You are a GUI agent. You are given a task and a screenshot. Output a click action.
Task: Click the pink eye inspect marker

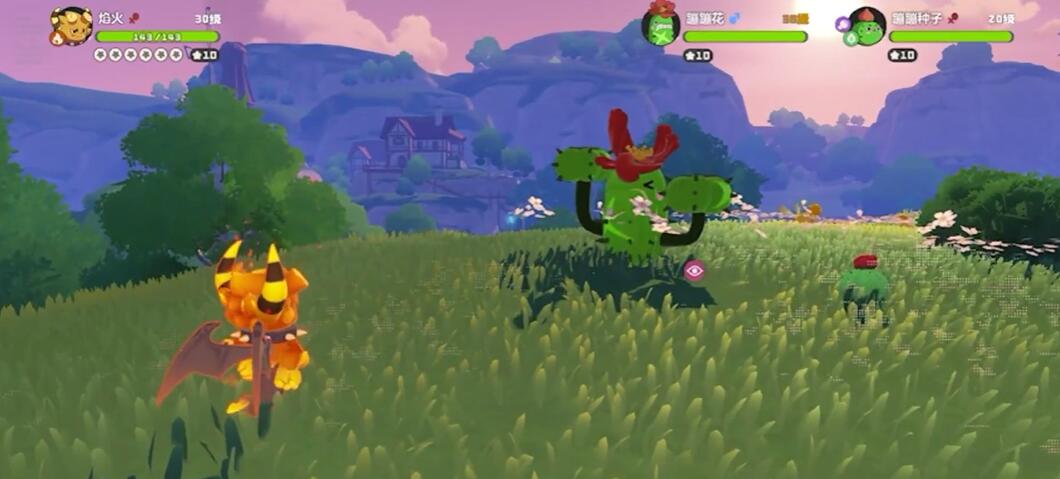click(694, 269)
